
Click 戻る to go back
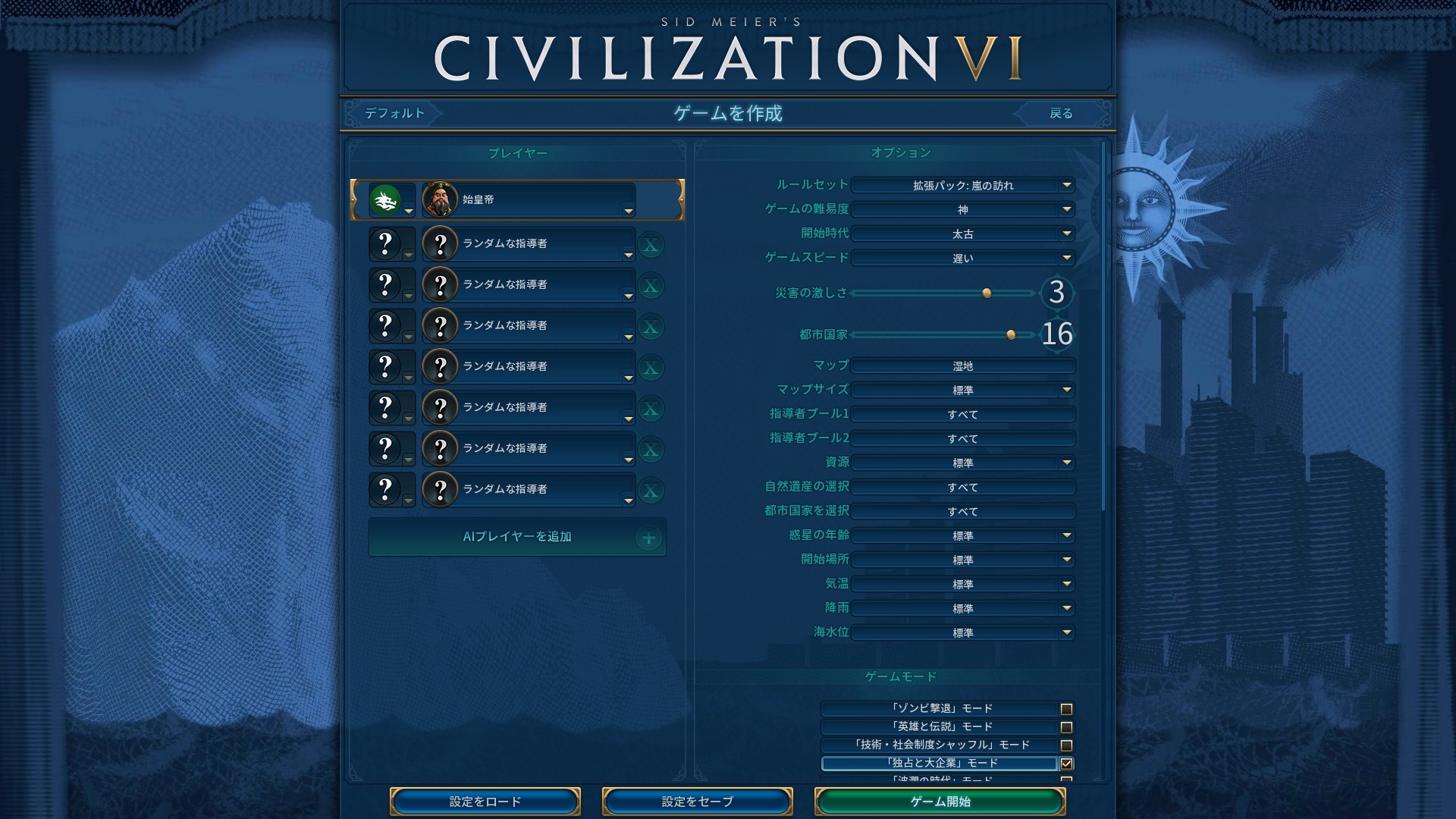[1062, 113]
